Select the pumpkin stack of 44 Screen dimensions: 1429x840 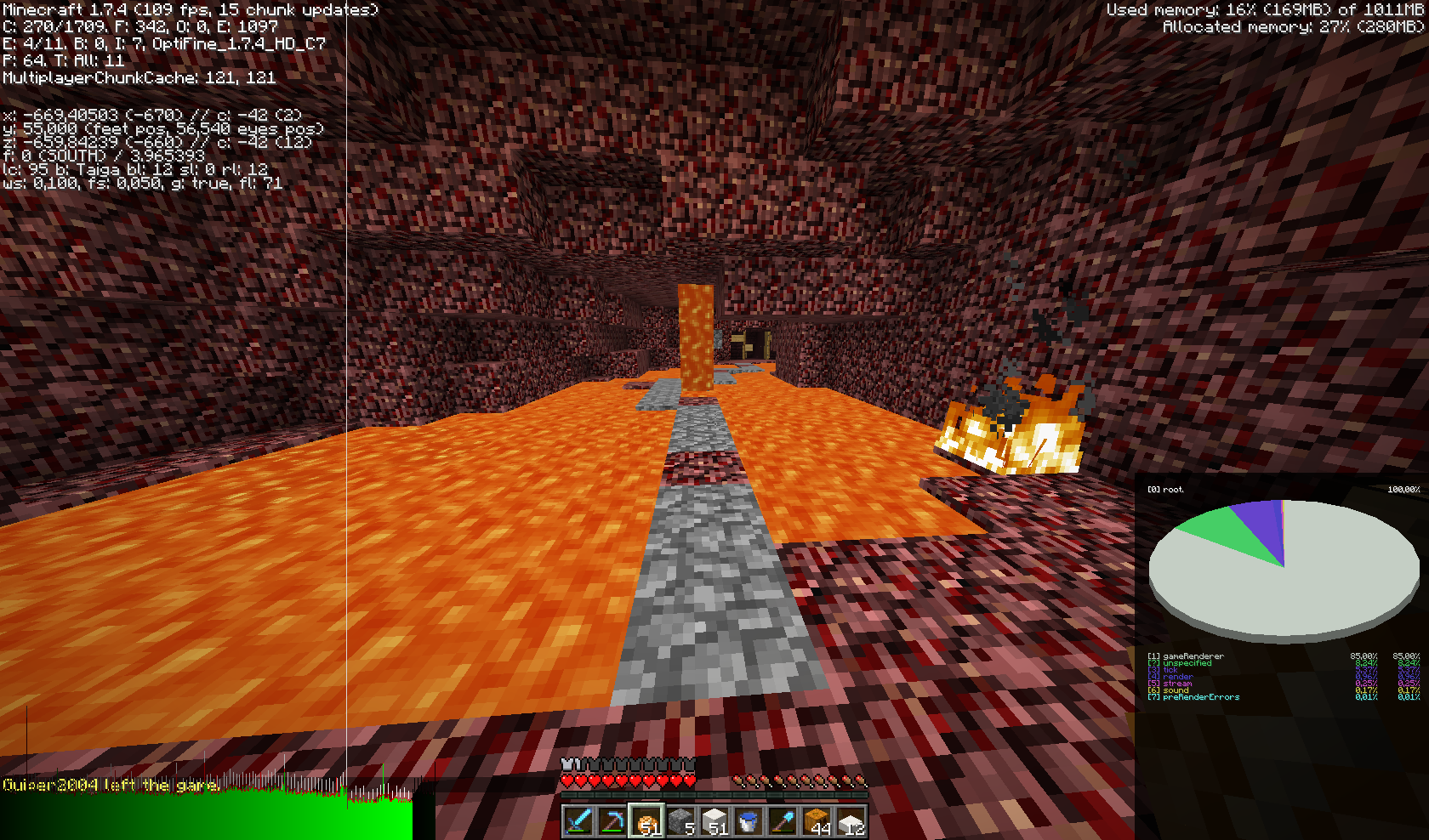(x=817, y=820)
